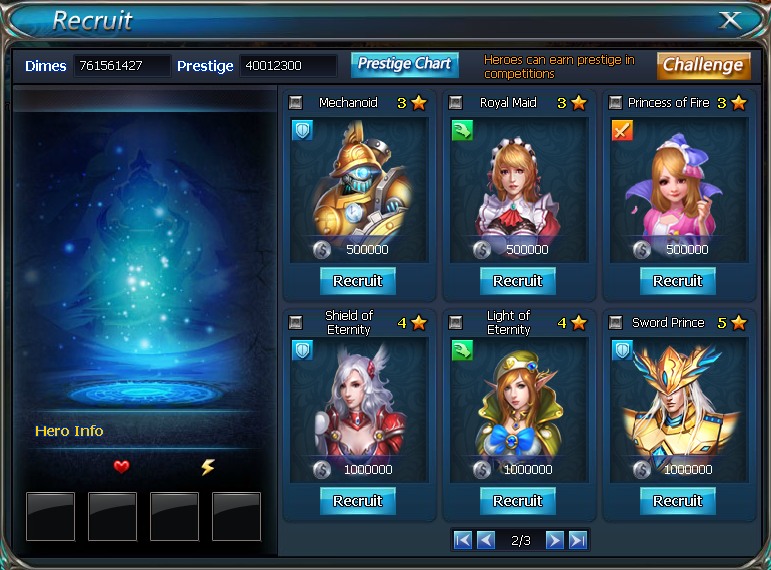Jump to the last hero page
771x570 pixels.
click(578, 540)
